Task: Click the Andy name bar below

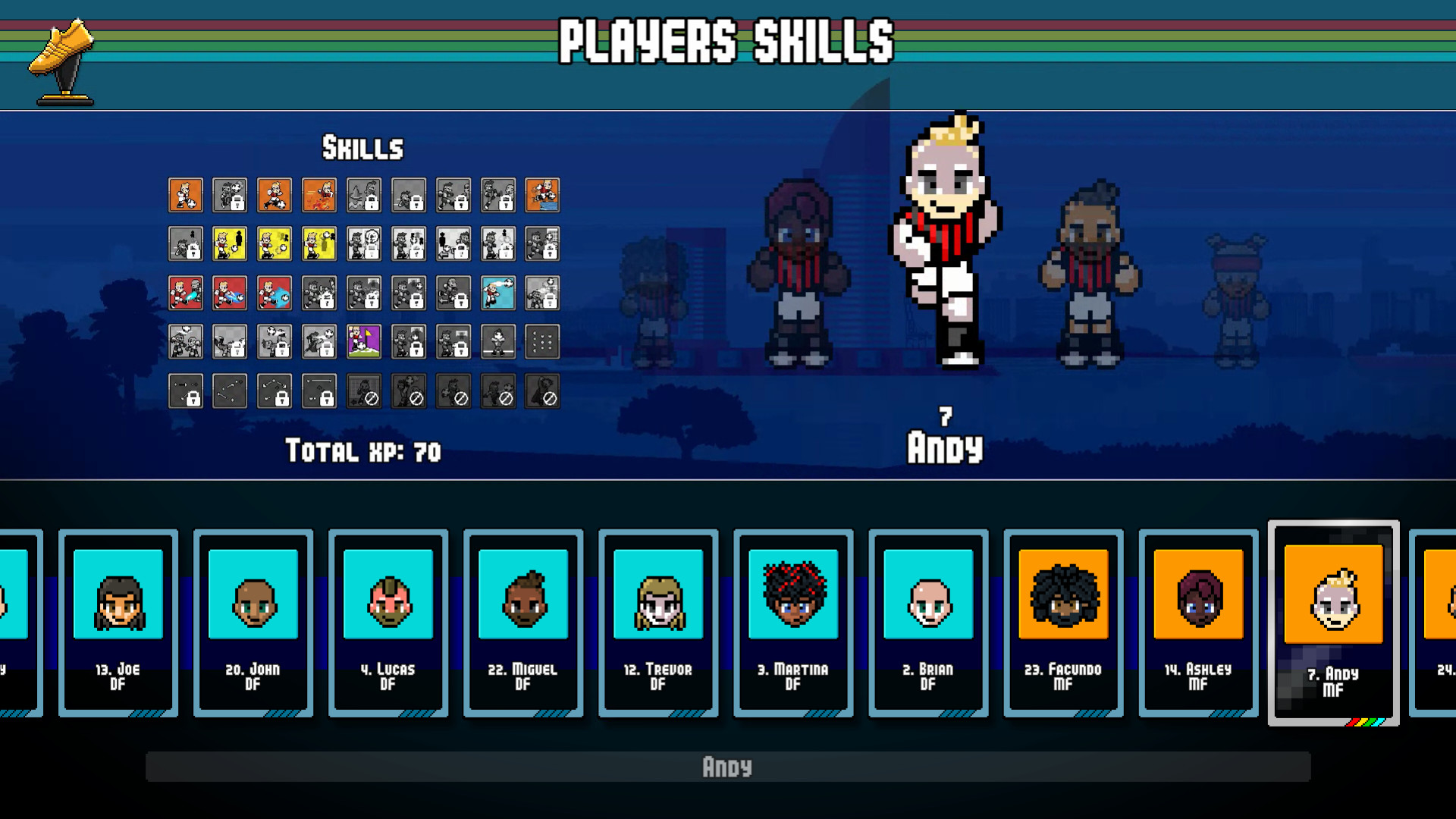Action: [728, 767]
